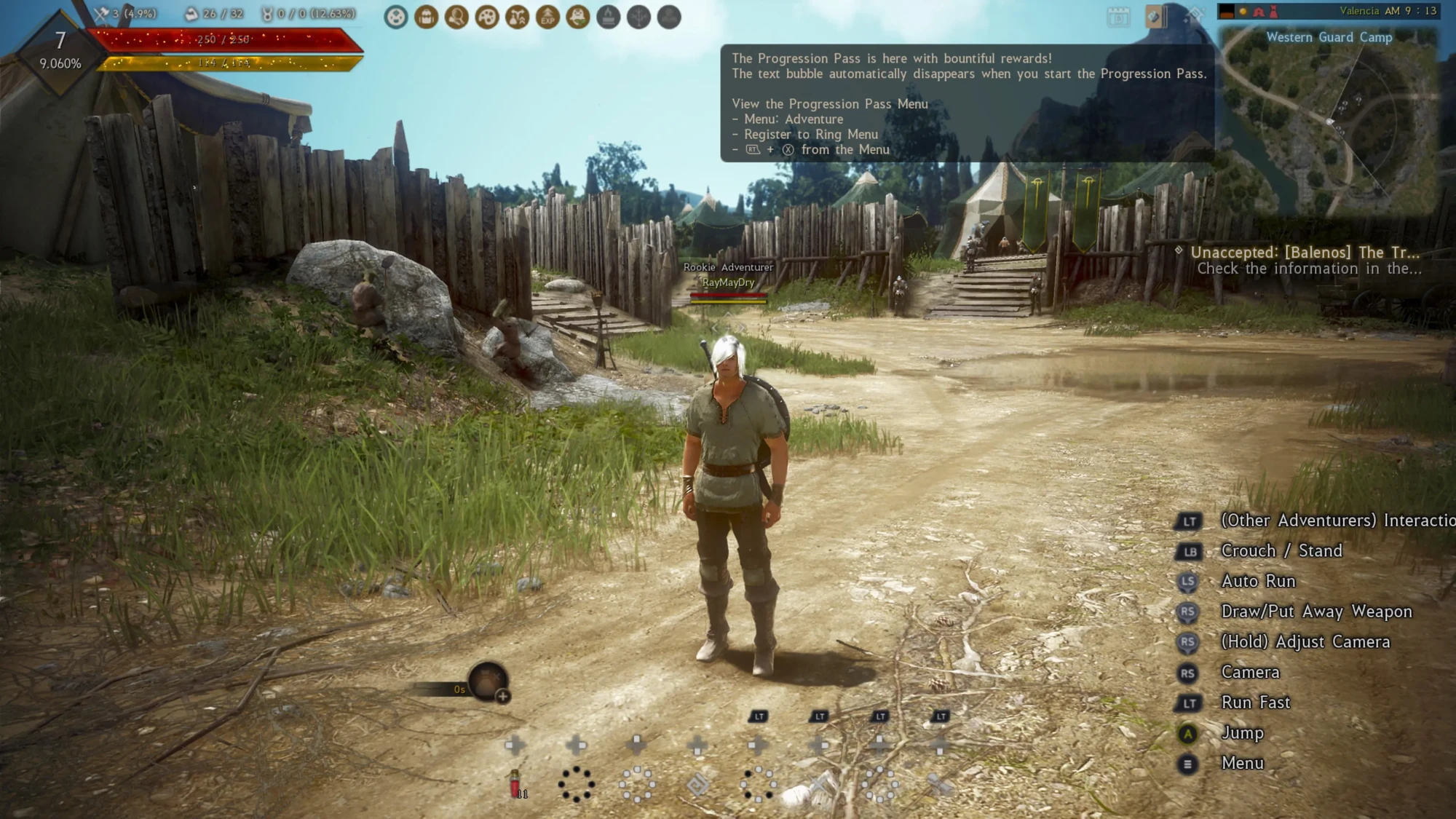Image resolution: width=1456 pixels, height=819 pixels.
Task: Select the compass navigation icon left of the minimap
Action: [x=1194, y=13]
